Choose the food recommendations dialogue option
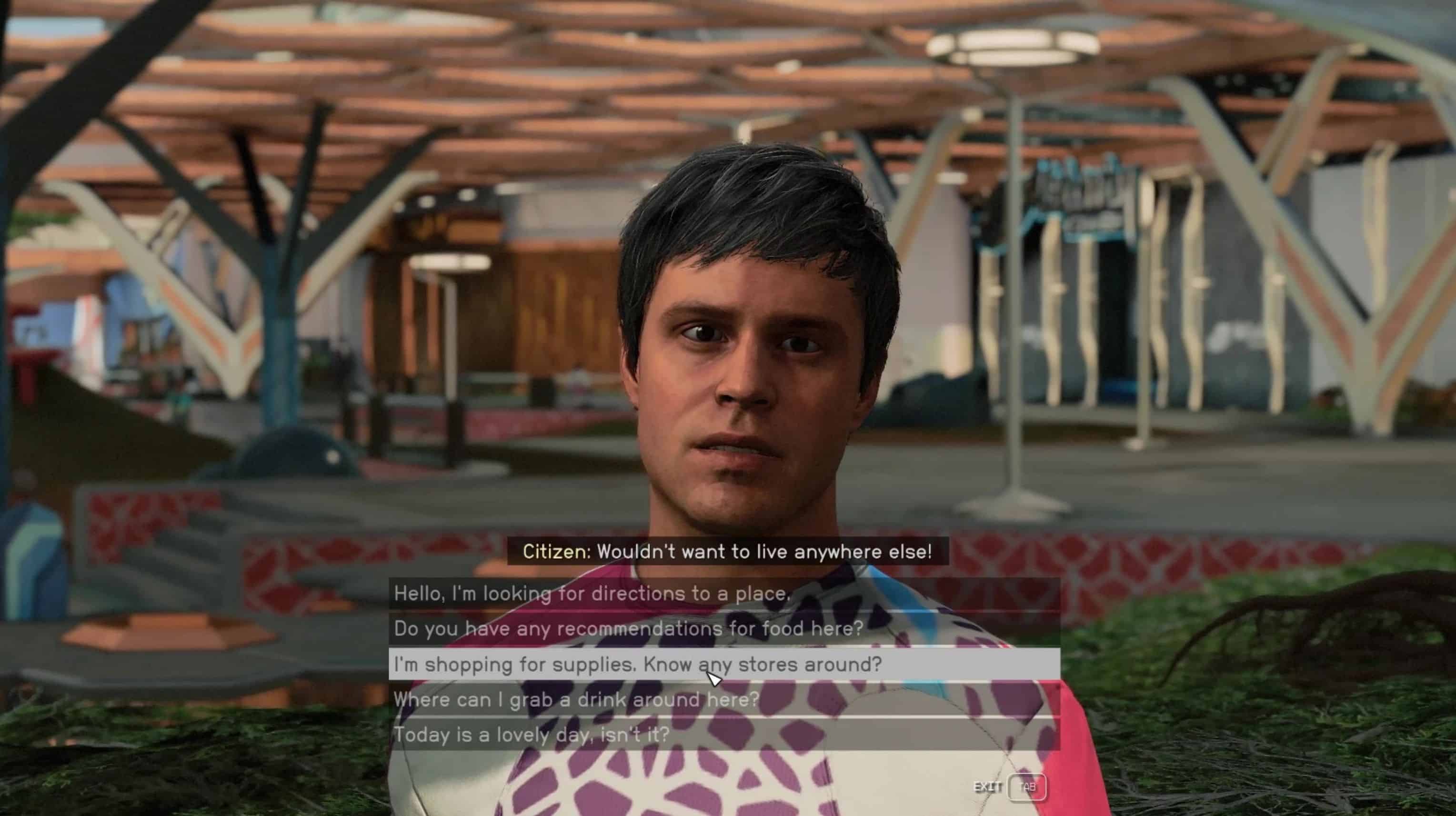This screenshot has height=816, width=1456. click(x=629, y=628)
